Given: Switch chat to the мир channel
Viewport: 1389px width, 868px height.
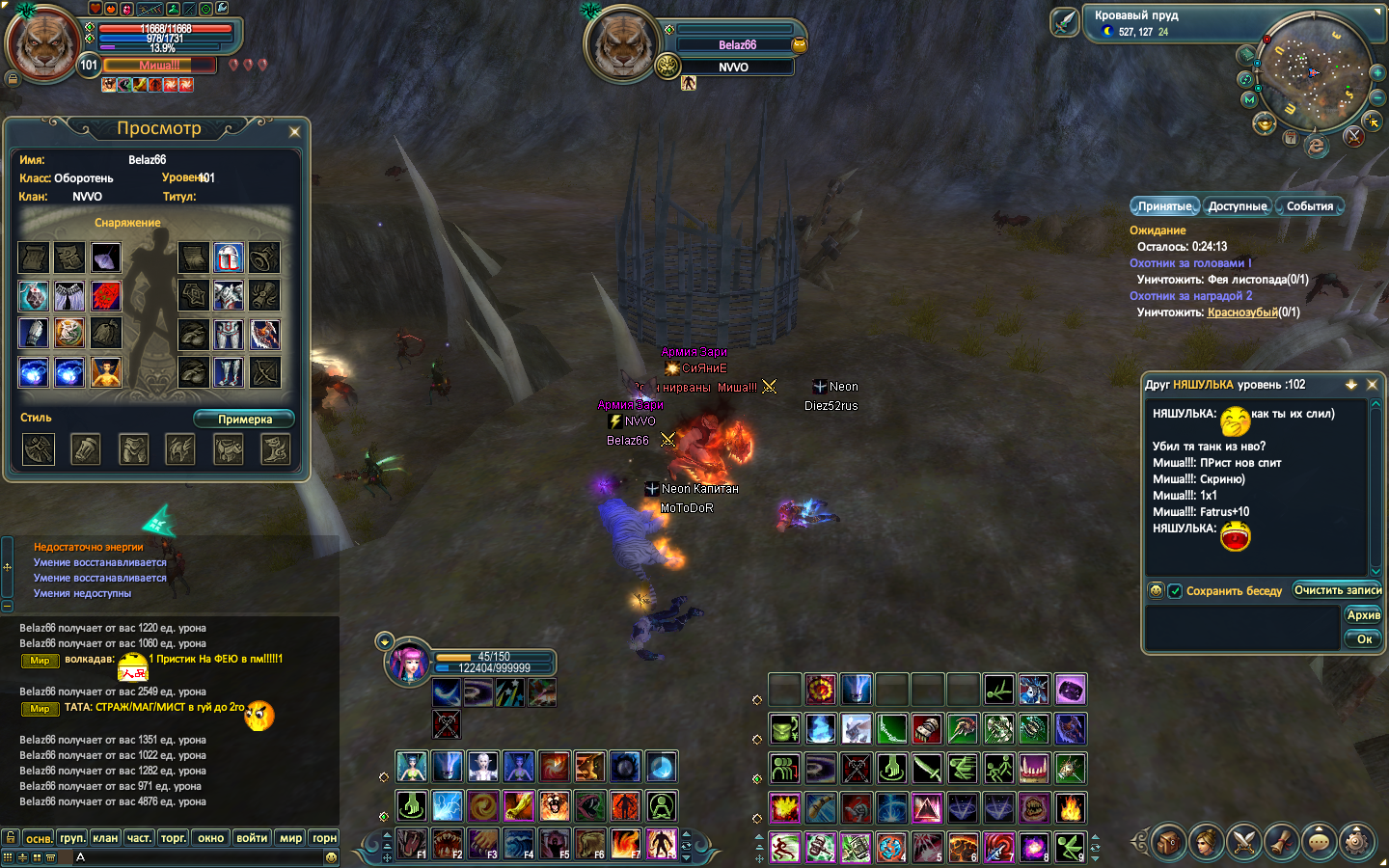Looking at the screenshot, I should [290, 838].
